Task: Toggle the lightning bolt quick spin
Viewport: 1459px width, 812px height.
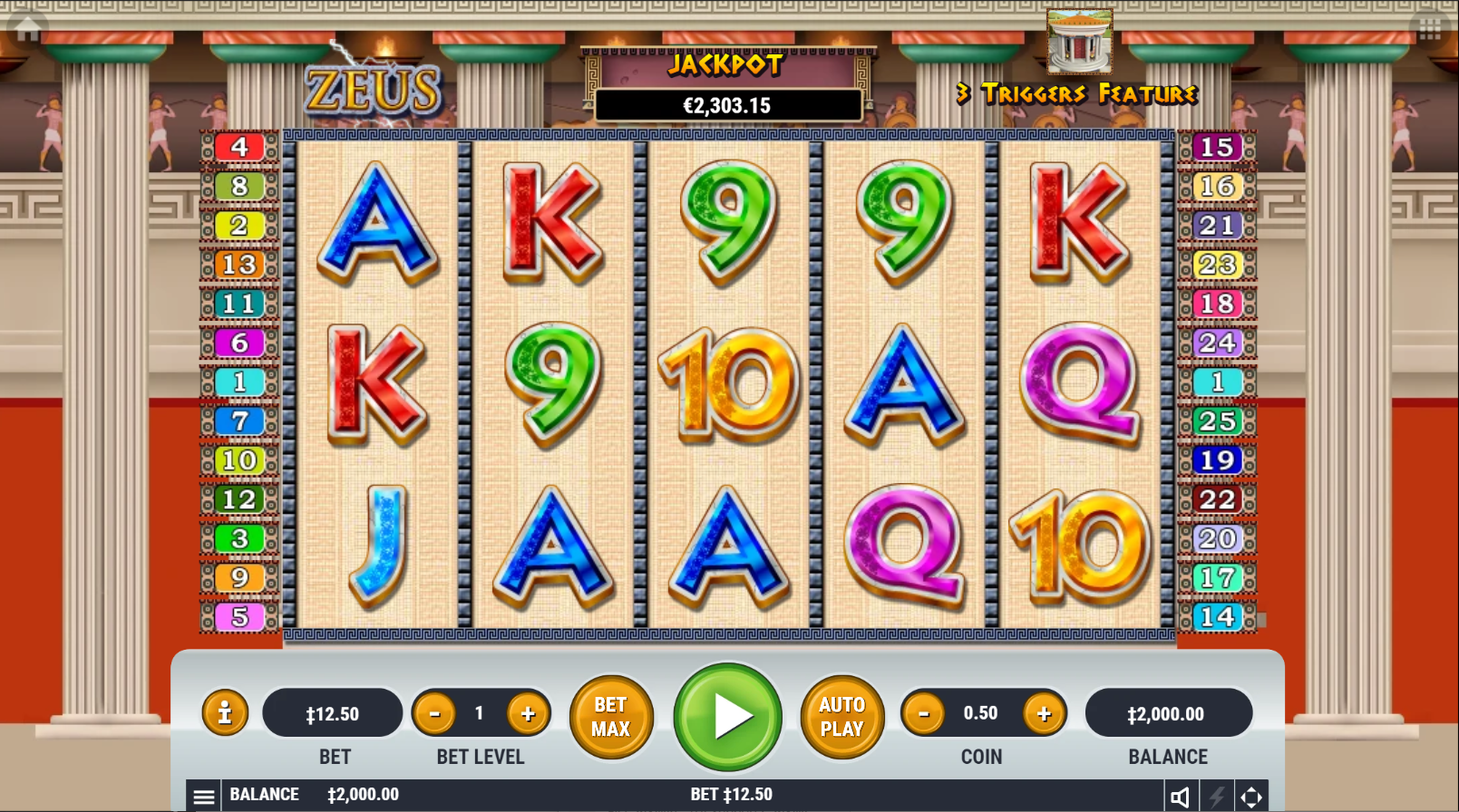Action: (x=1216, y=797)
